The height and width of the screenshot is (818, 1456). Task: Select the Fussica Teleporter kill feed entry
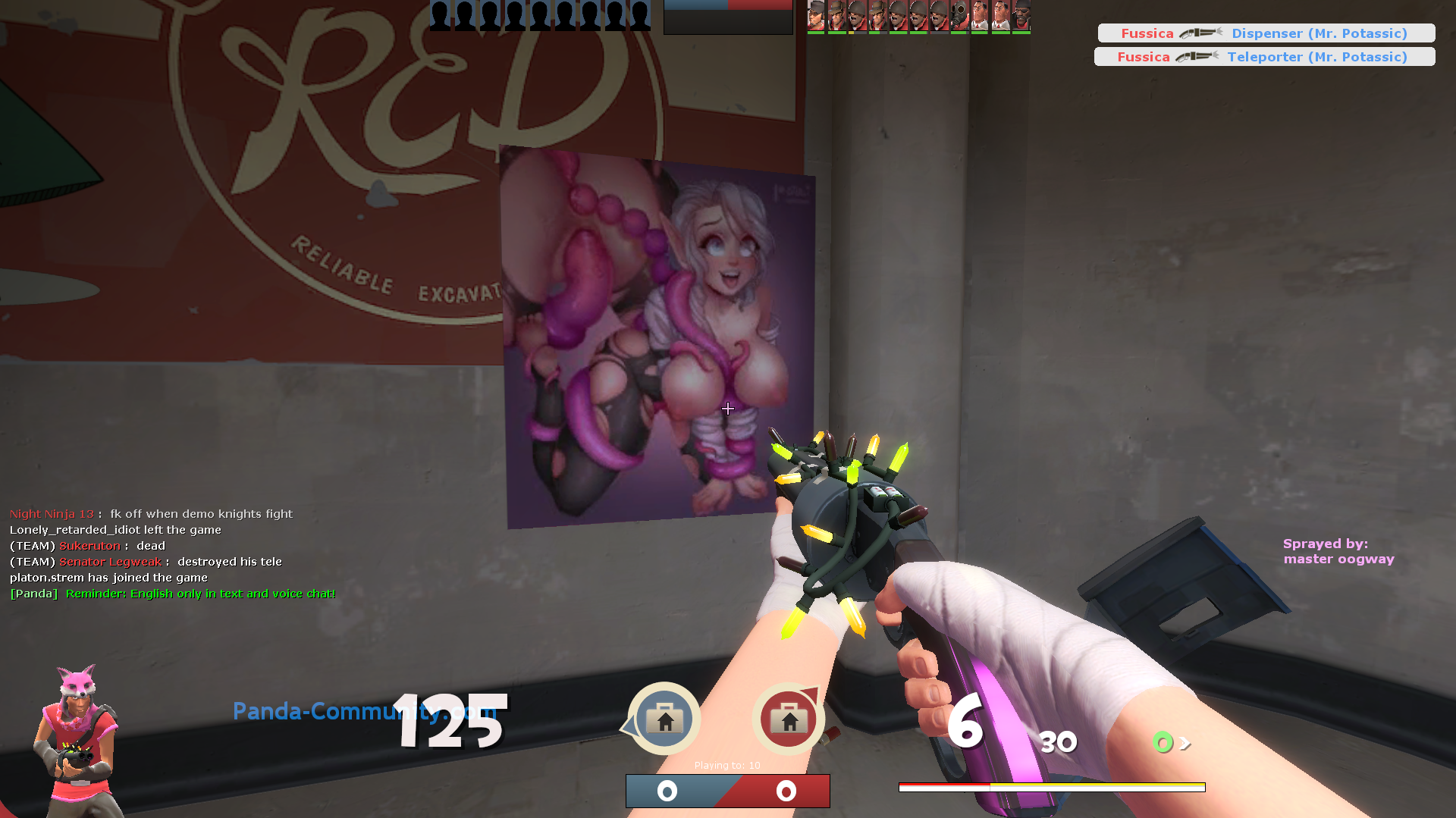1263,56
